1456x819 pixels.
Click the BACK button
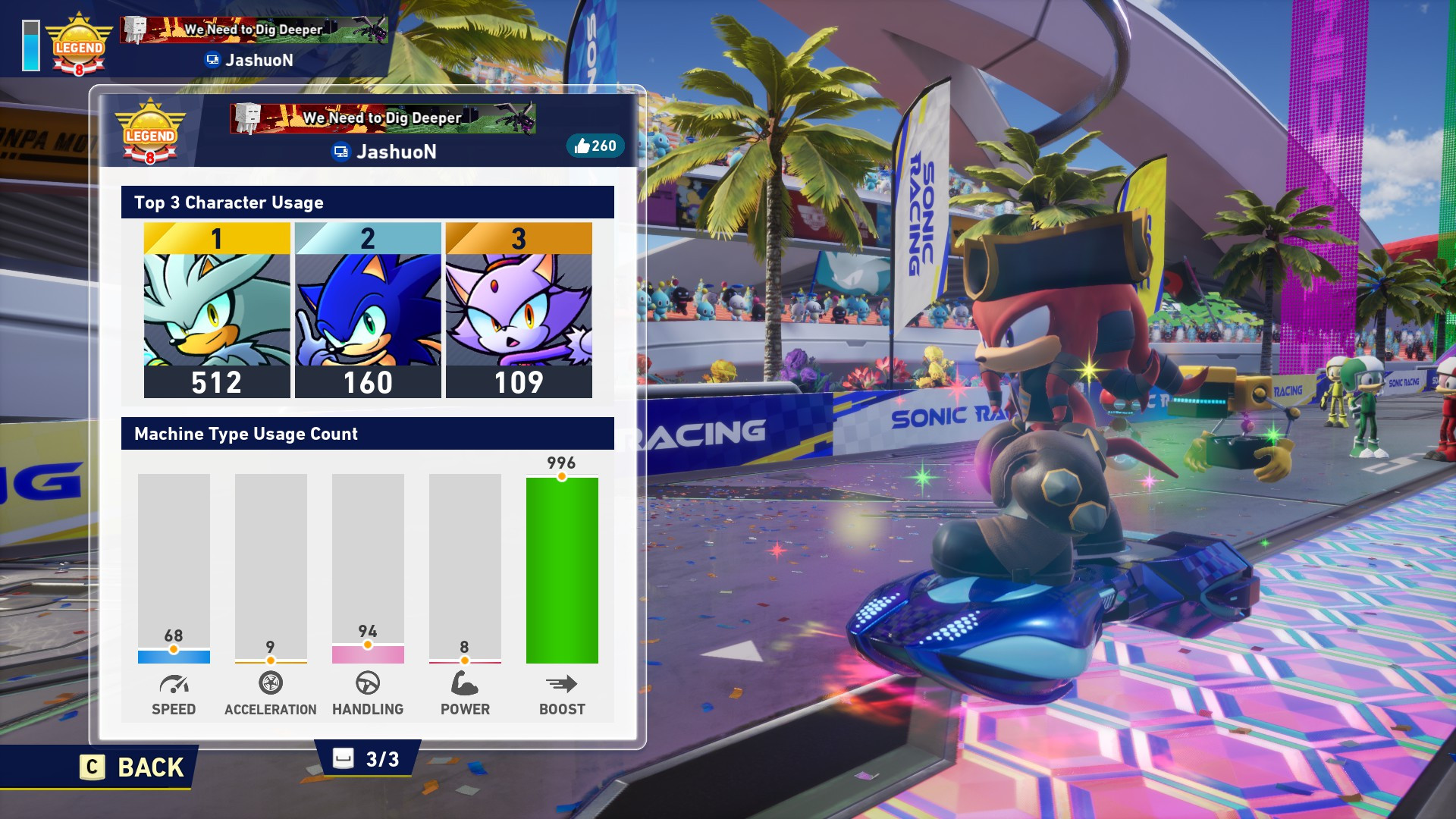[x=129, y=767]
